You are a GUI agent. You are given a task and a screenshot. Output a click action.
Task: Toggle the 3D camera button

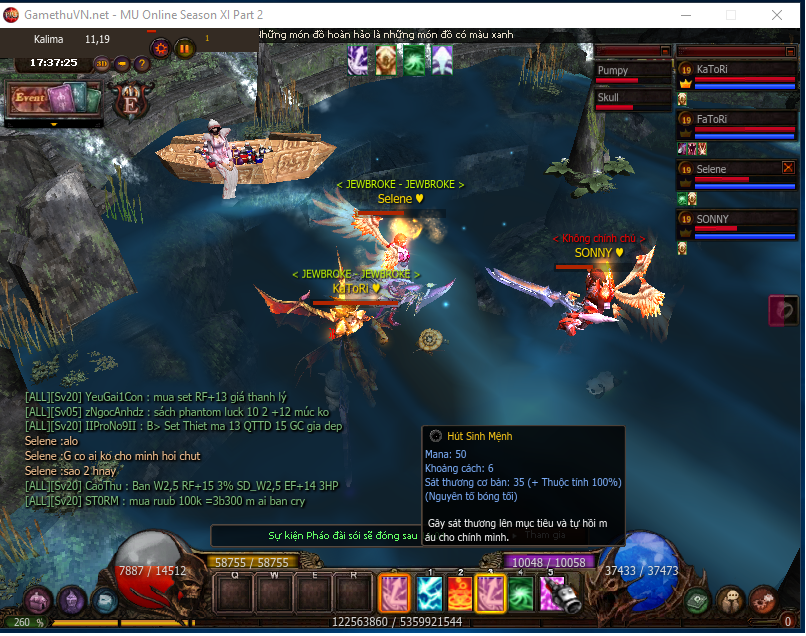[x=103, y=64]
